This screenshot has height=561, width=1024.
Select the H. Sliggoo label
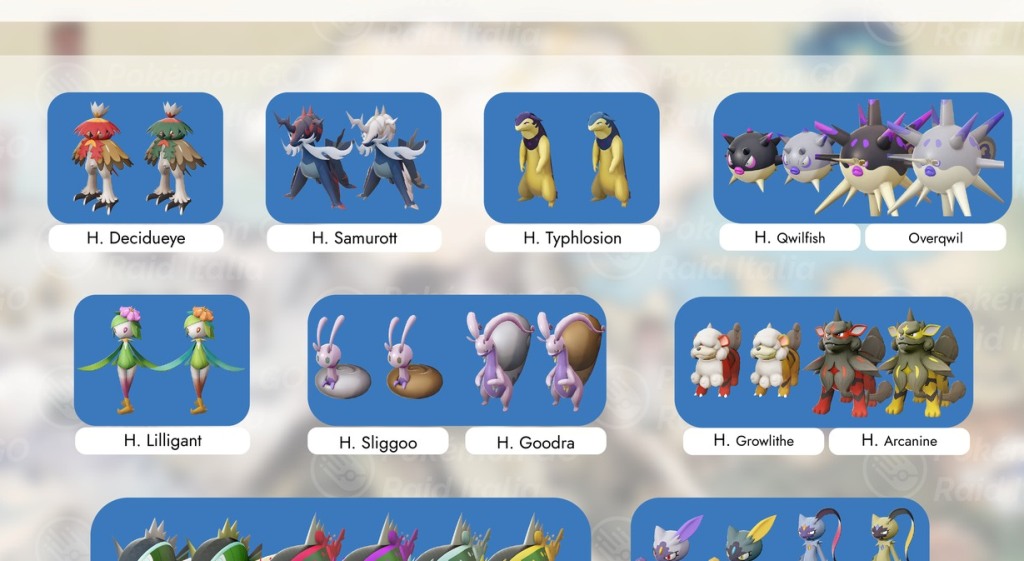click(x=378, y=442)
